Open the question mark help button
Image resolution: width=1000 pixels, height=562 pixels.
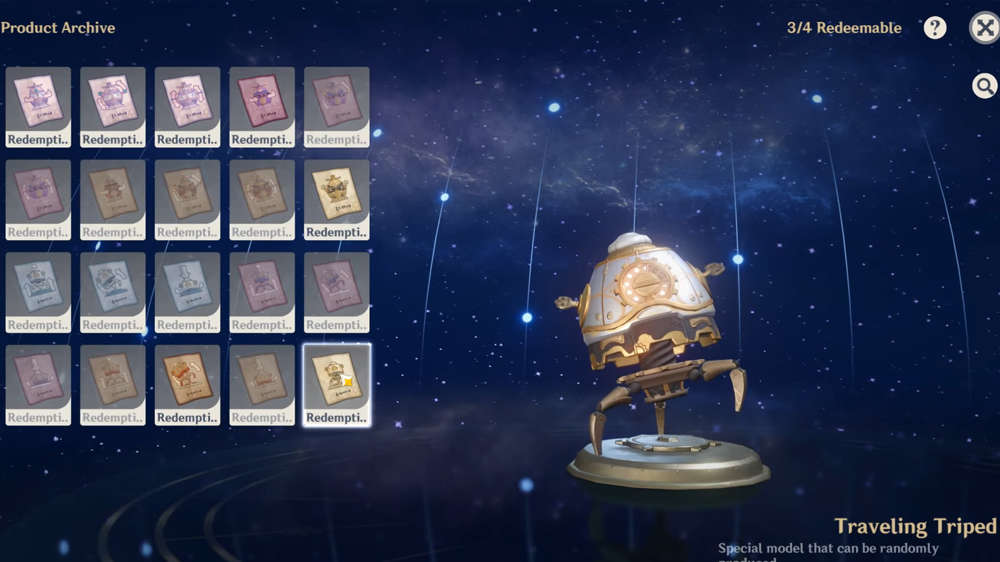[935, 28]
